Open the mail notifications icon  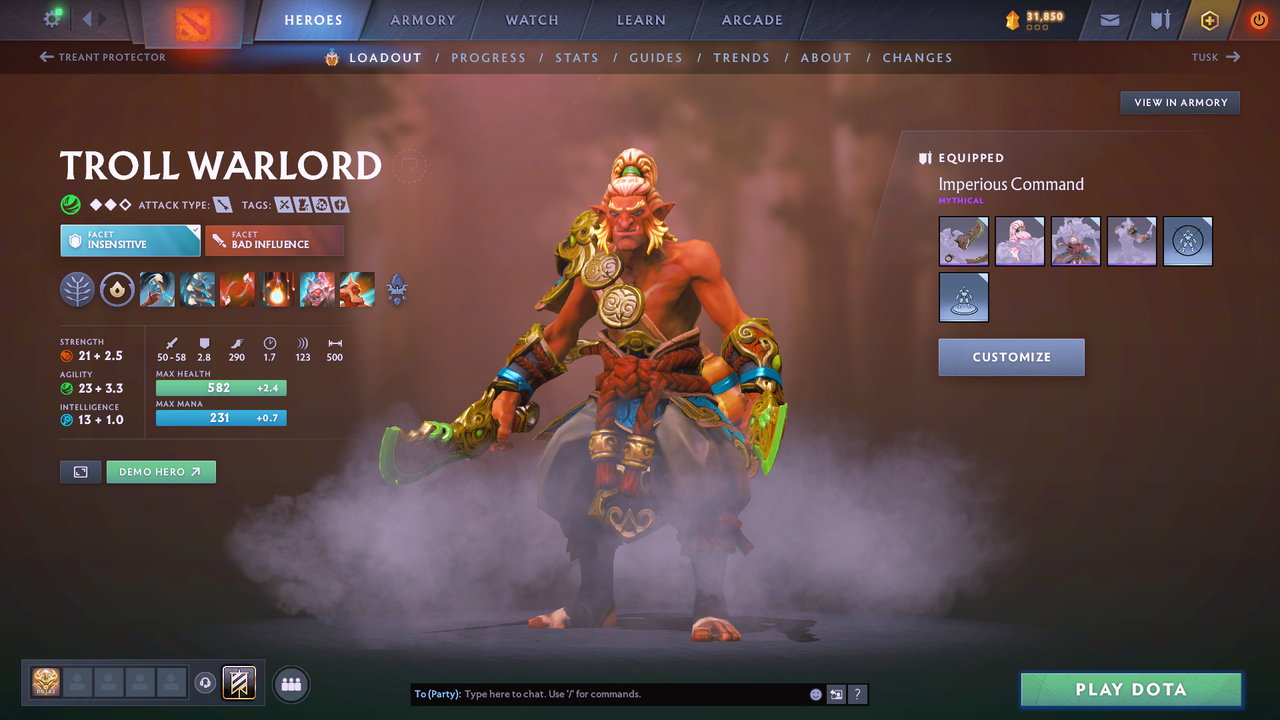1108,20
